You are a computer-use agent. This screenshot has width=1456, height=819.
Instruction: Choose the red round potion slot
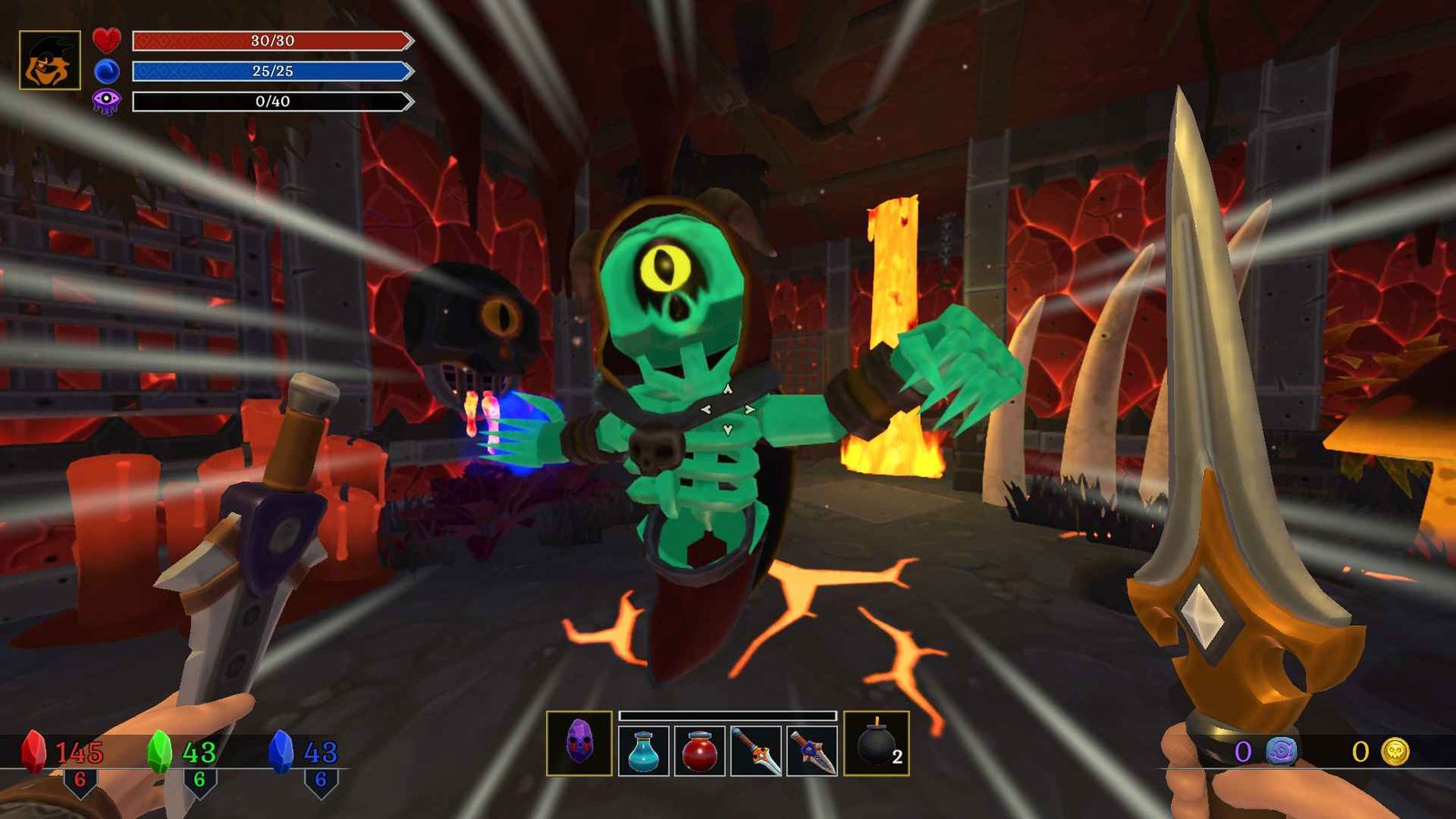700,751
